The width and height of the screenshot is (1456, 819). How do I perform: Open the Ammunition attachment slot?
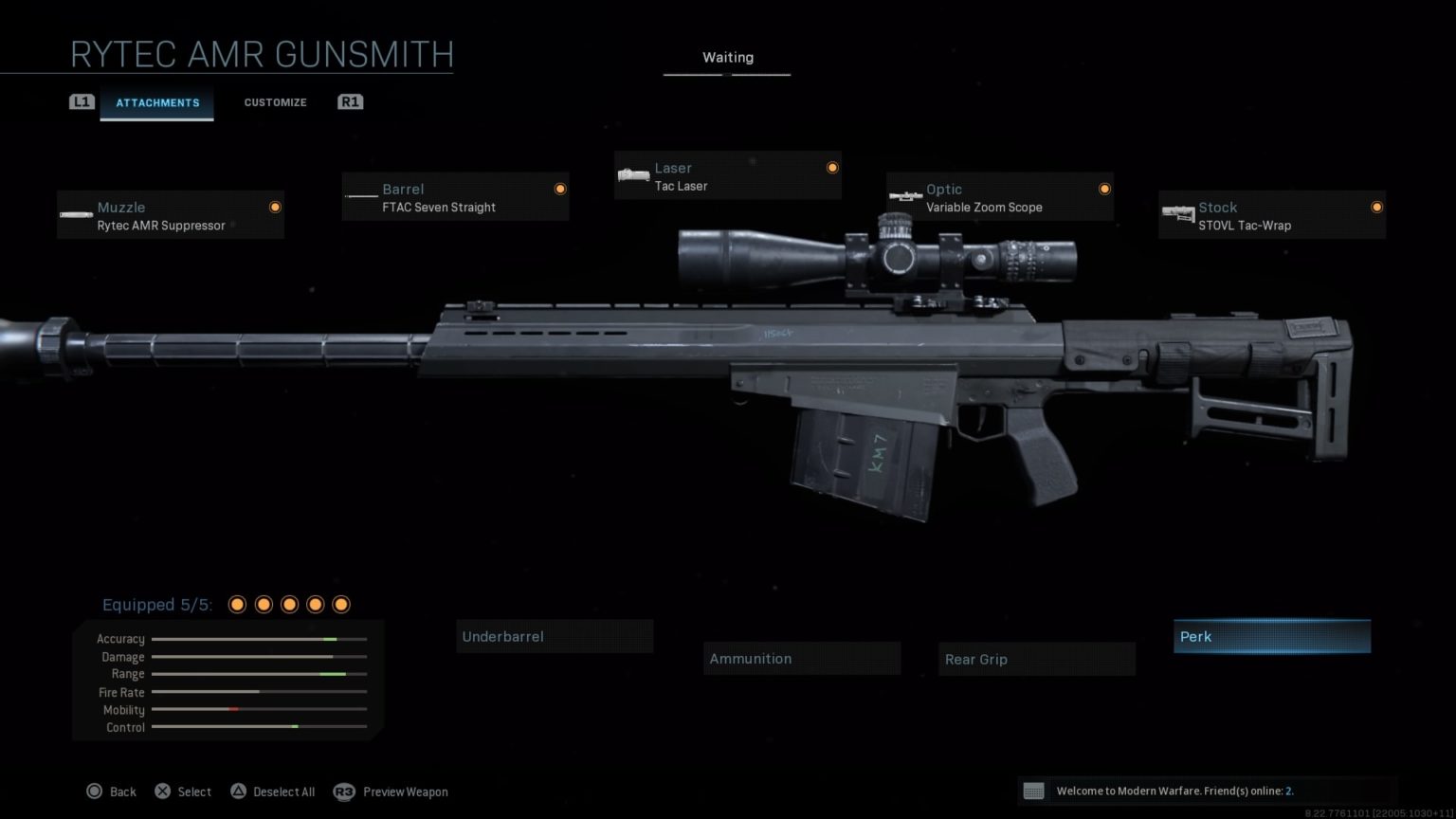[802, 658]
